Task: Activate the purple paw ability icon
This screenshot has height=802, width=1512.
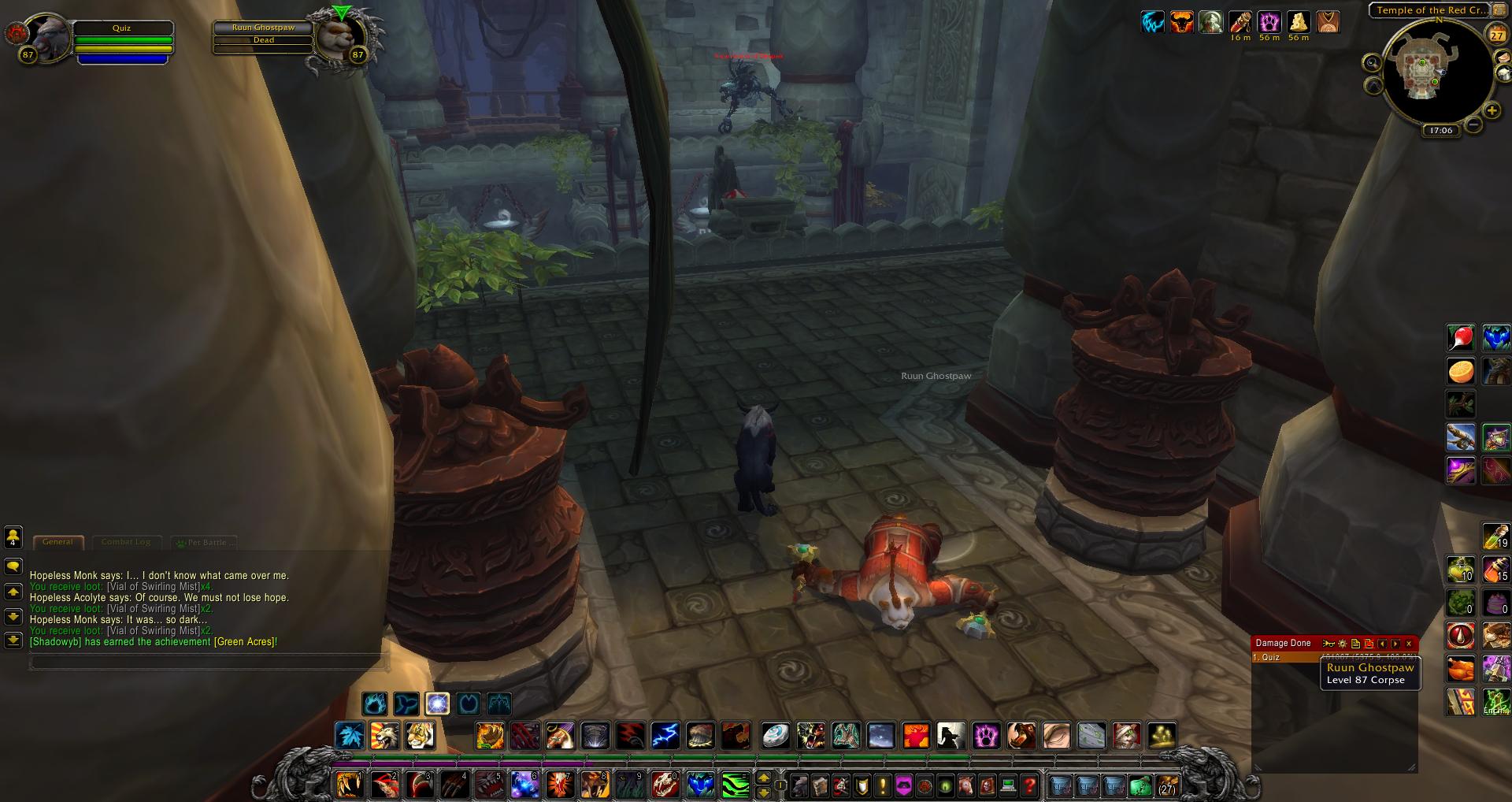Action: (x=986, y=736)
